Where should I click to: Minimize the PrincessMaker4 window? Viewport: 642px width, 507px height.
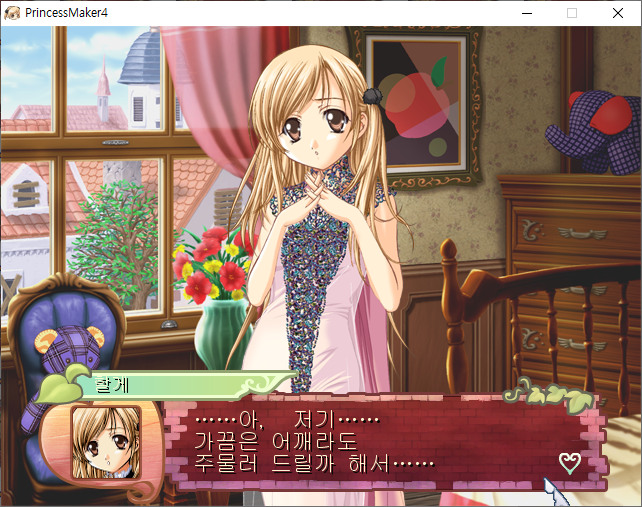coord(526,13)
